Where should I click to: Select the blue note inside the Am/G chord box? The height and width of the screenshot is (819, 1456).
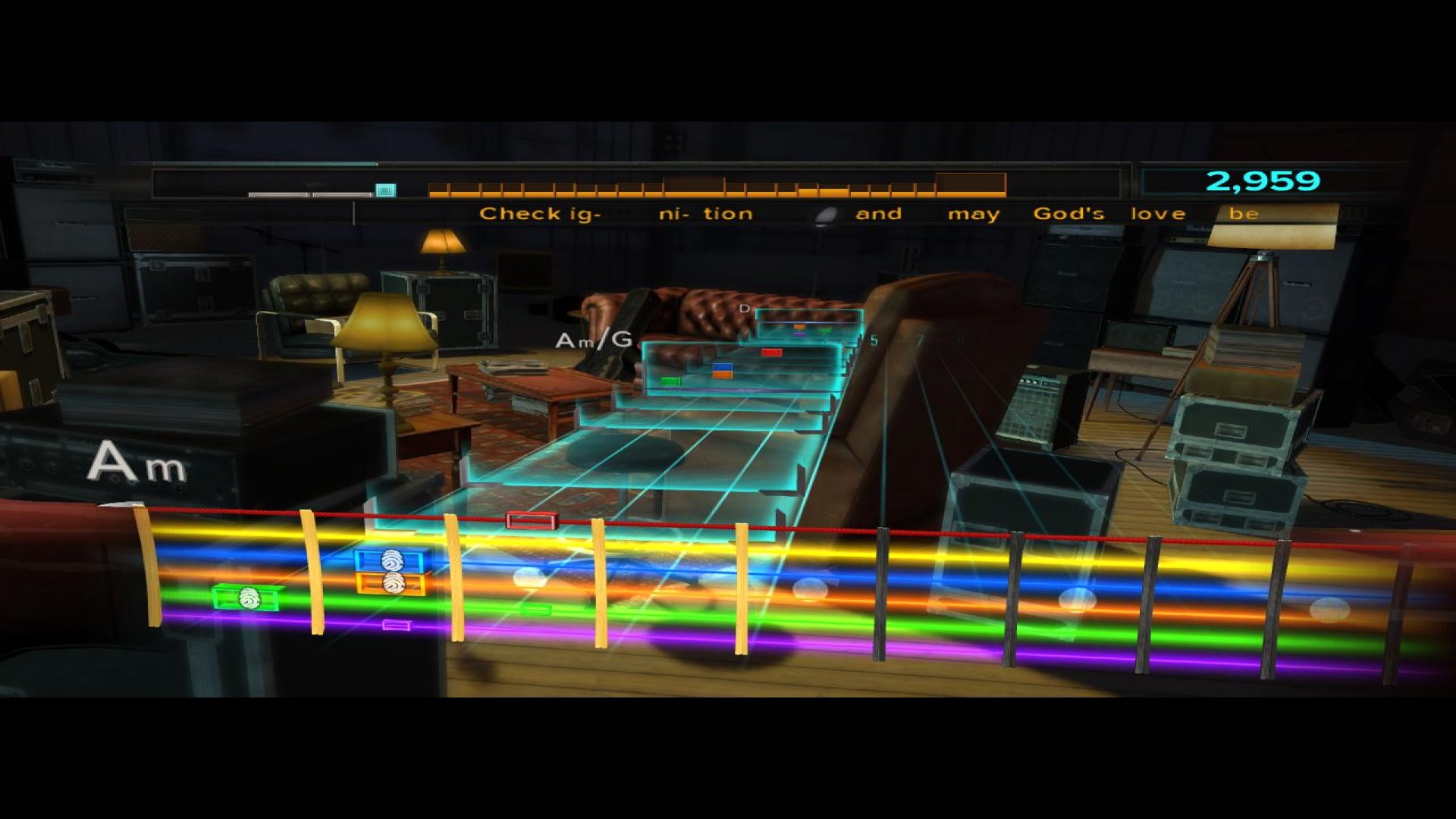coord(723,368)
